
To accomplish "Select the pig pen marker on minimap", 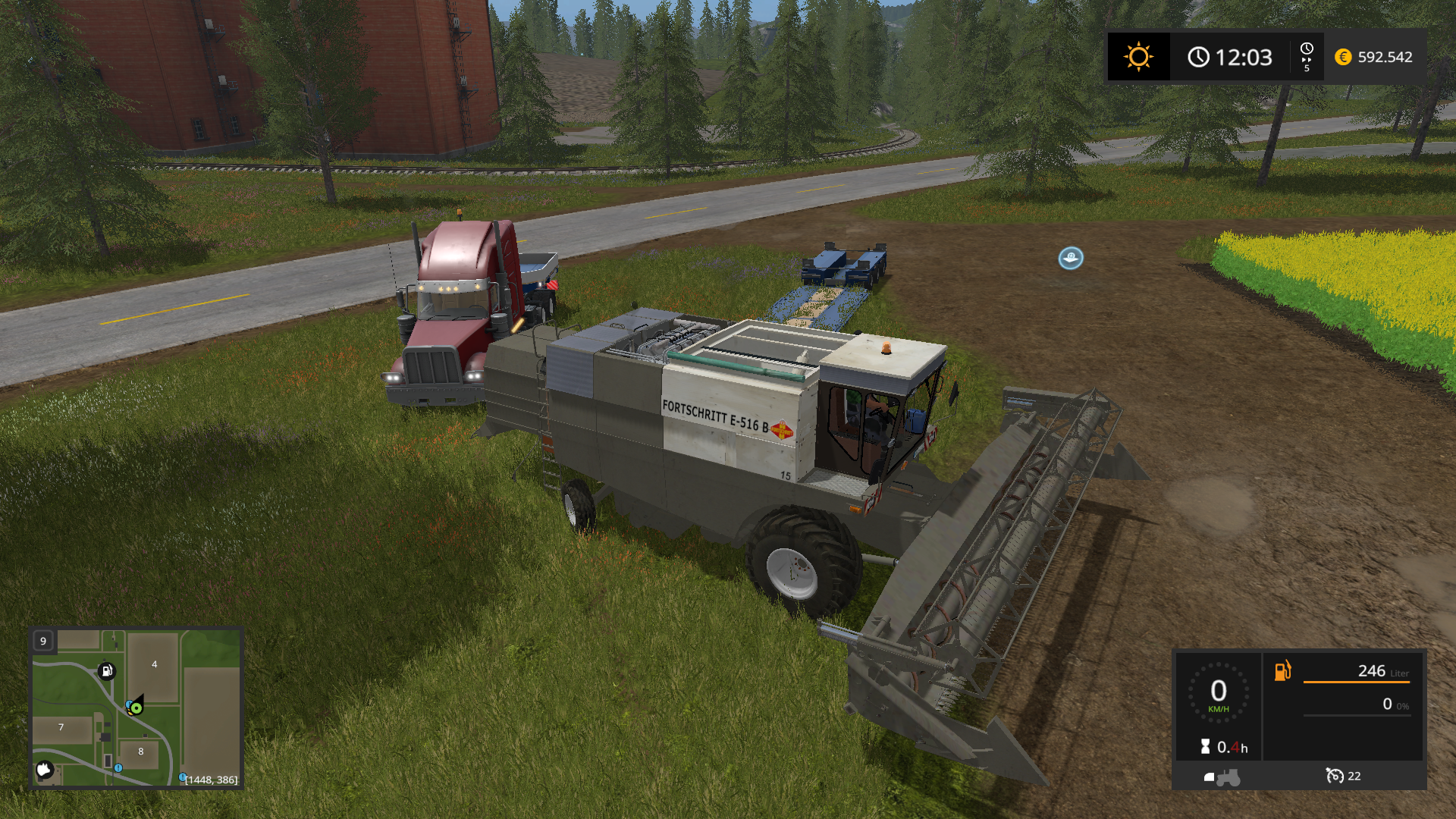I will 45,770.
